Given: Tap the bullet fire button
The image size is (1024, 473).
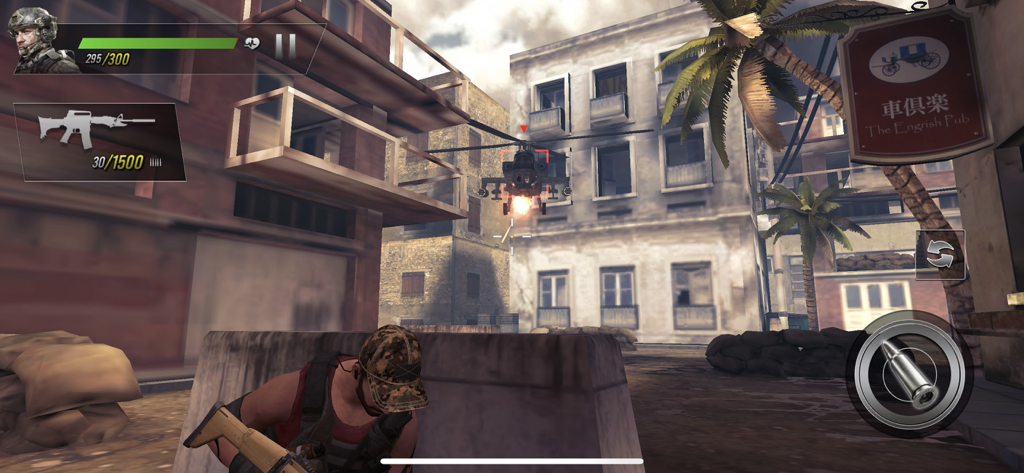Looking at the screenshot, I should [909, 373].
